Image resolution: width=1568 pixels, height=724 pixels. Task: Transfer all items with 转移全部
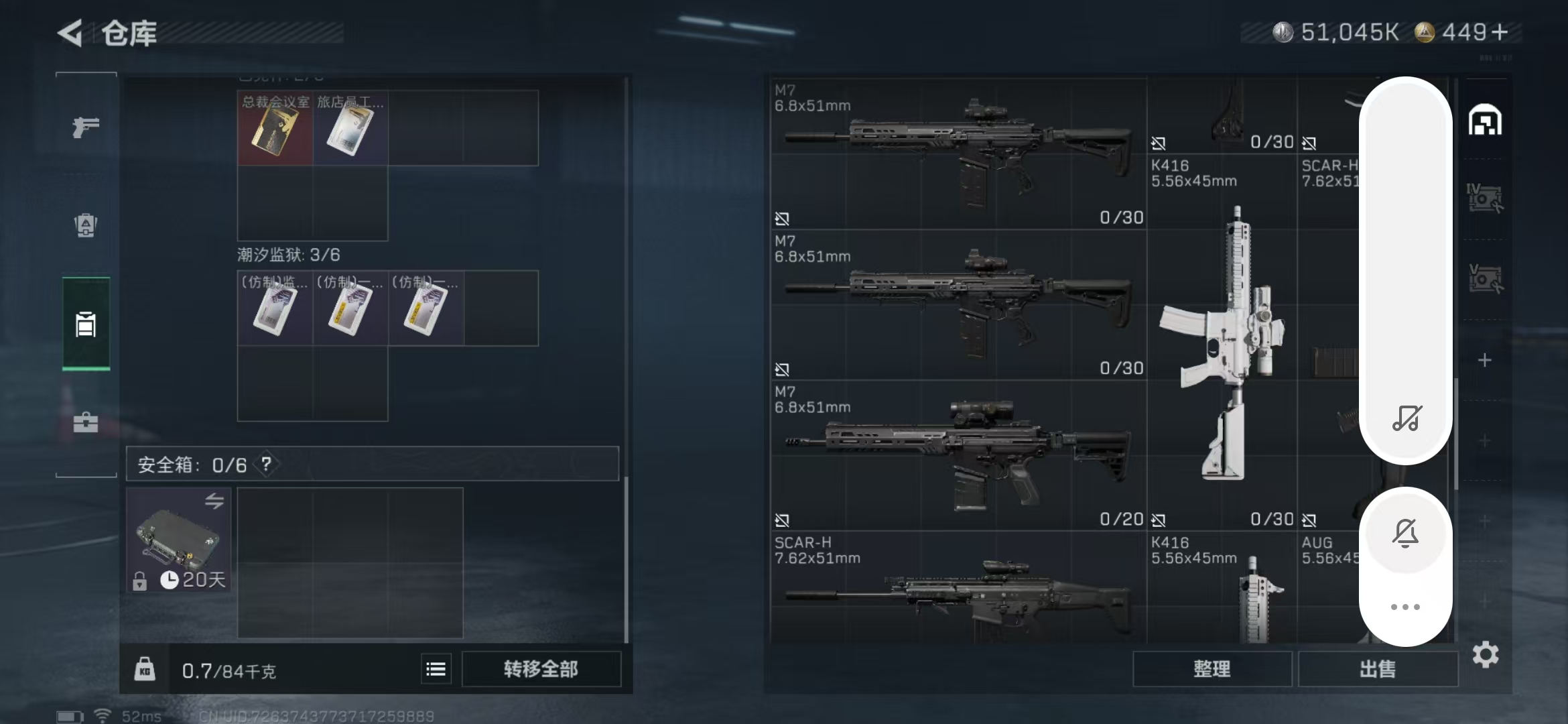pyautogui.click(x=541, y=668)
